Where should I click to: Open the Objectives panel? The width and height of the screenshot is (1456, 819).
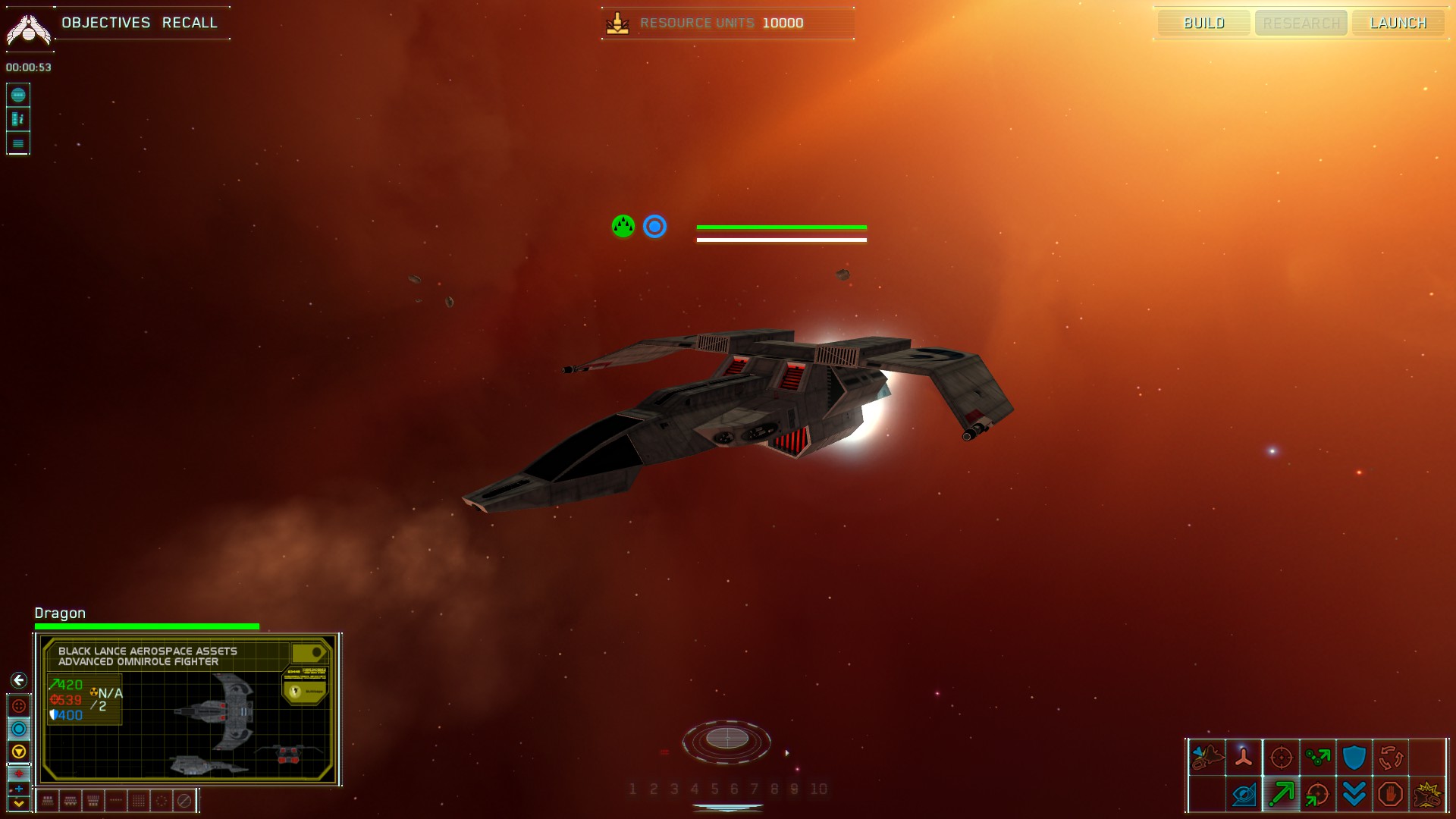point(106,23)
